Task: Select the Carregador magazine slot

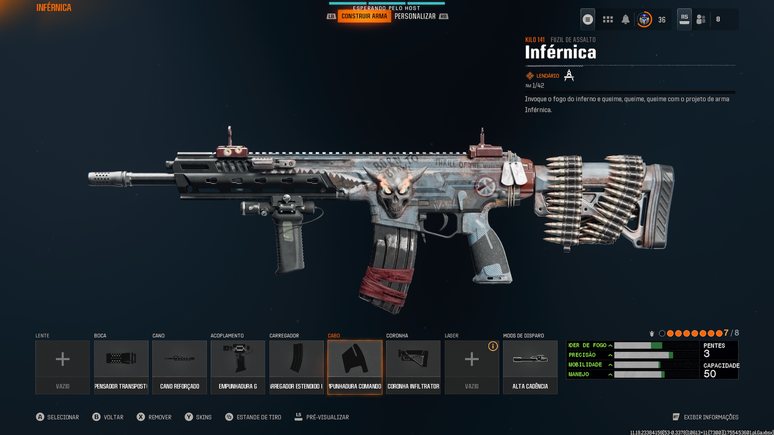Action: 296,366
